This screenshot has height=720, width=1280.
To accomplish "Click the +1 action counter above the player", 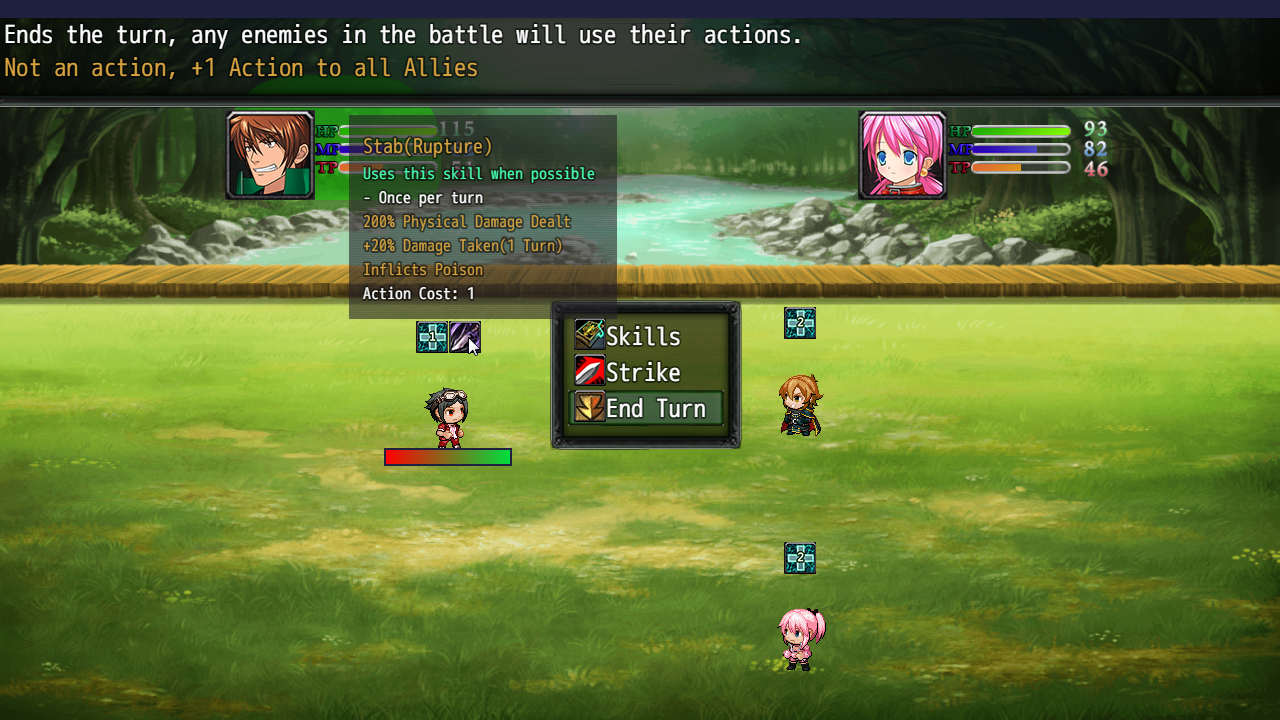I will tap(430, 337).
